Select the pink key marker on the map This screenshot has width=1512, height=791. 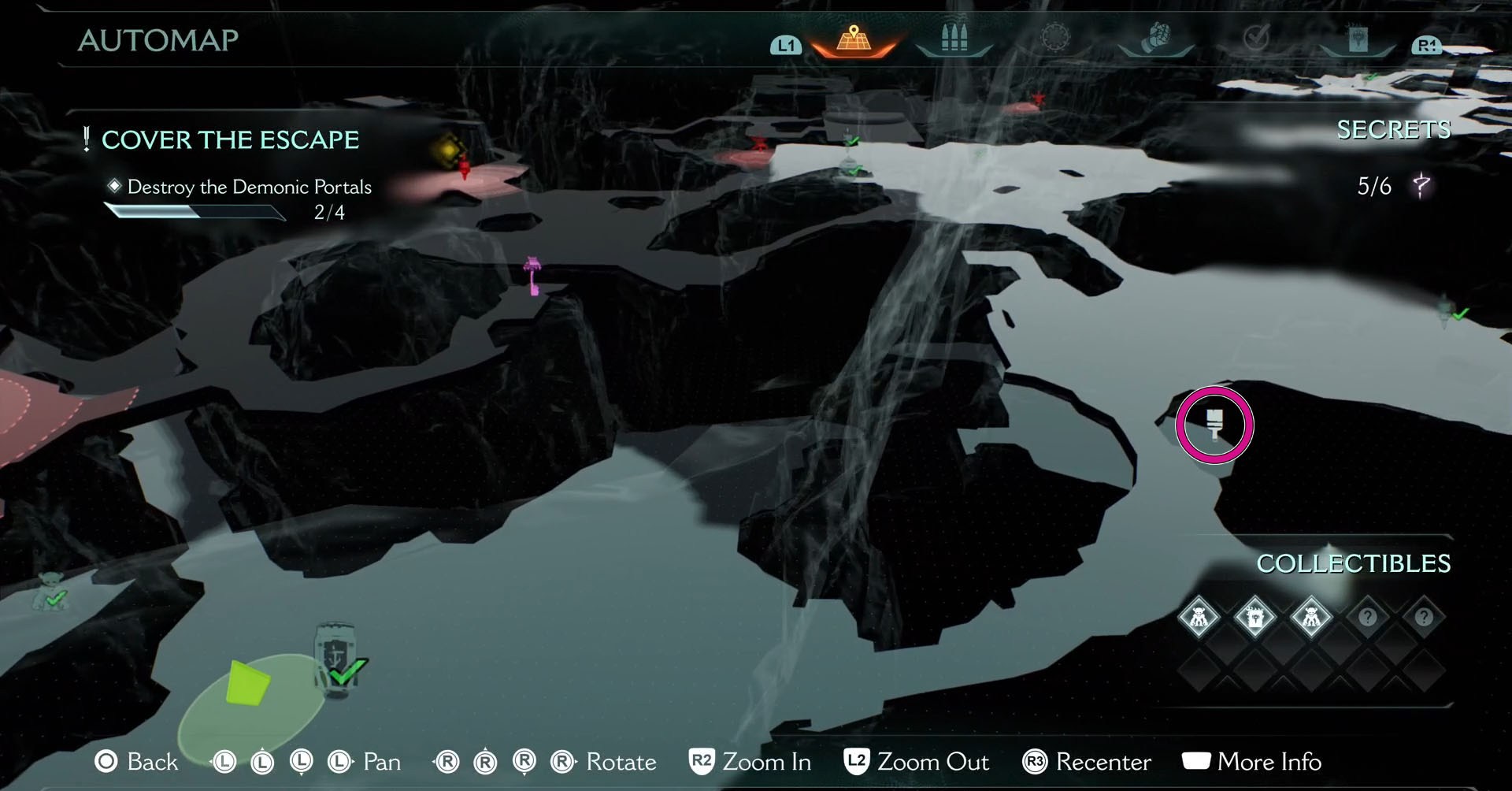[533, 275]
